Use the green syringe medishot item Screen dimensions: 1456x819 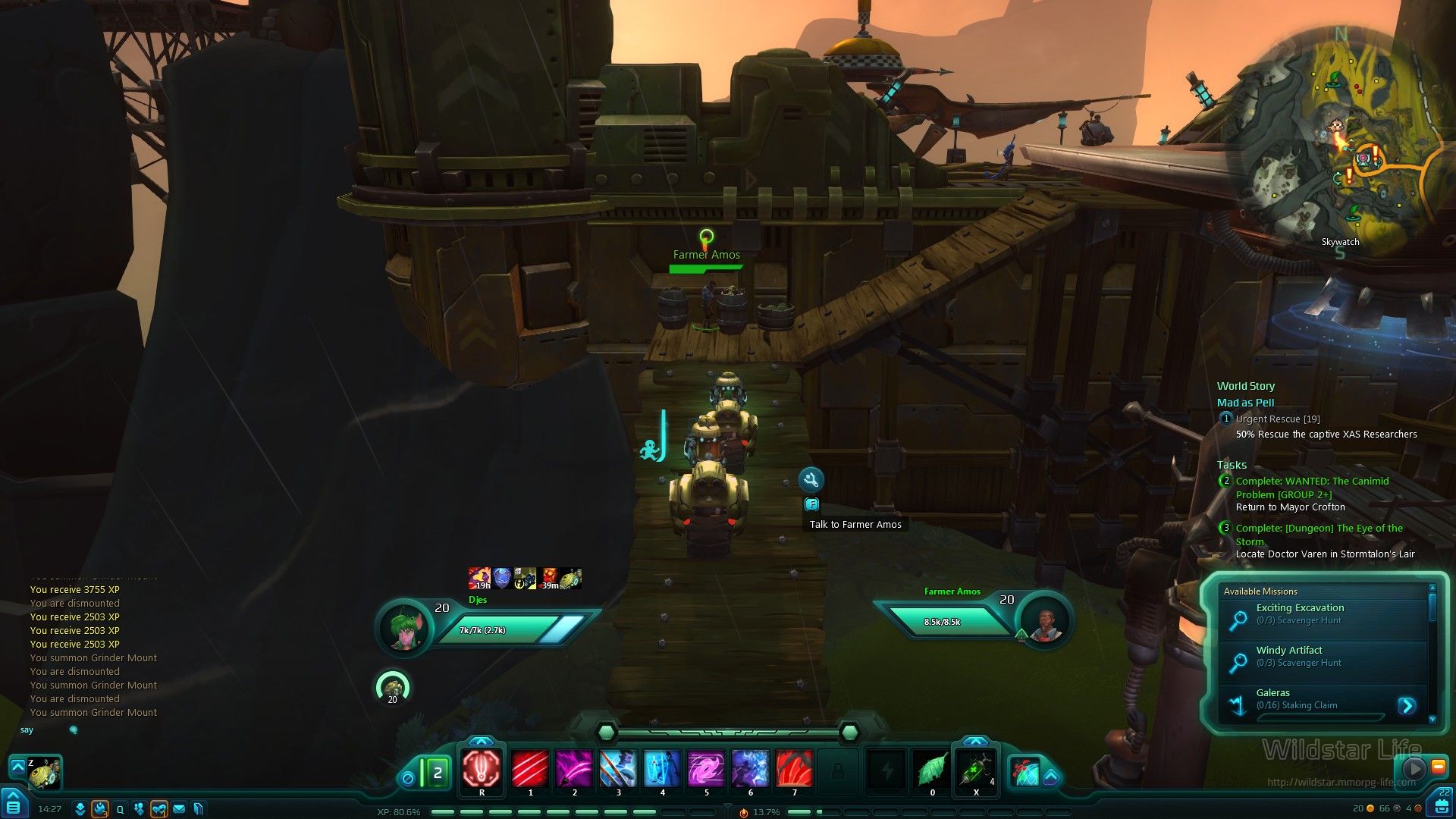[x=976, y=768]
